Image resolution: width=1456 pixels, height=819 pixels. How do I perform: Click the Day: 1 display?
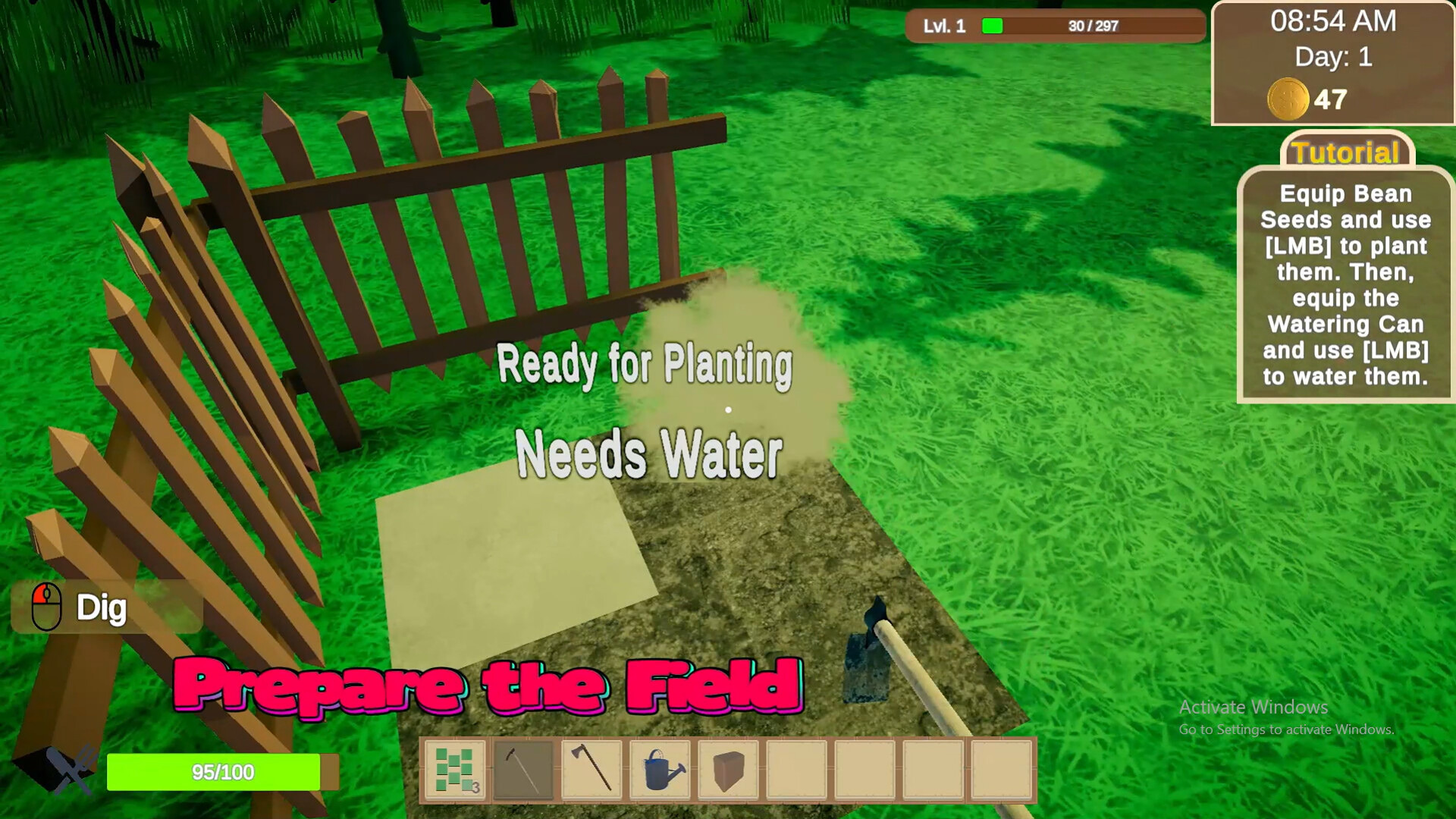(x=1333, y=55)
